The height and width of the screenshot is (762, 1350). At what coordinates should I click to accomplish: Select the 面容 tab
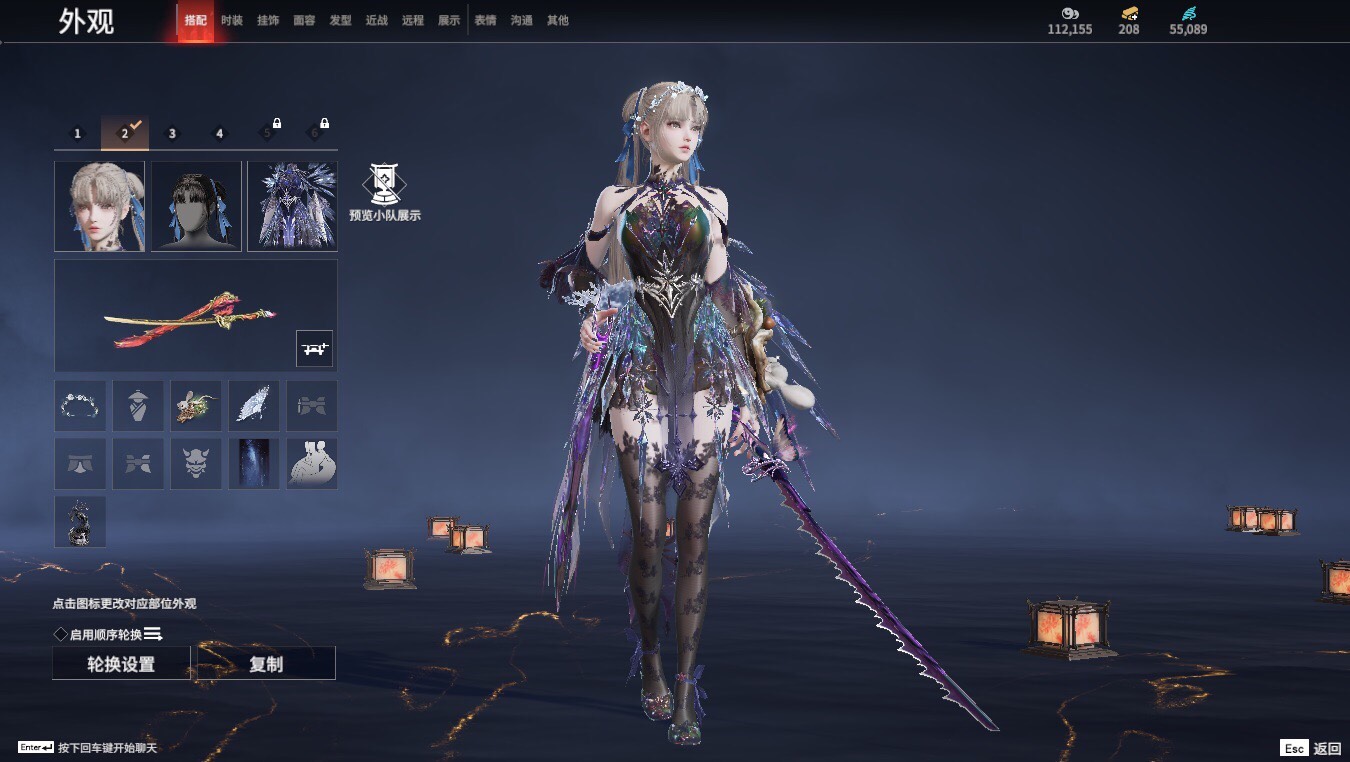tap(304, 20)
